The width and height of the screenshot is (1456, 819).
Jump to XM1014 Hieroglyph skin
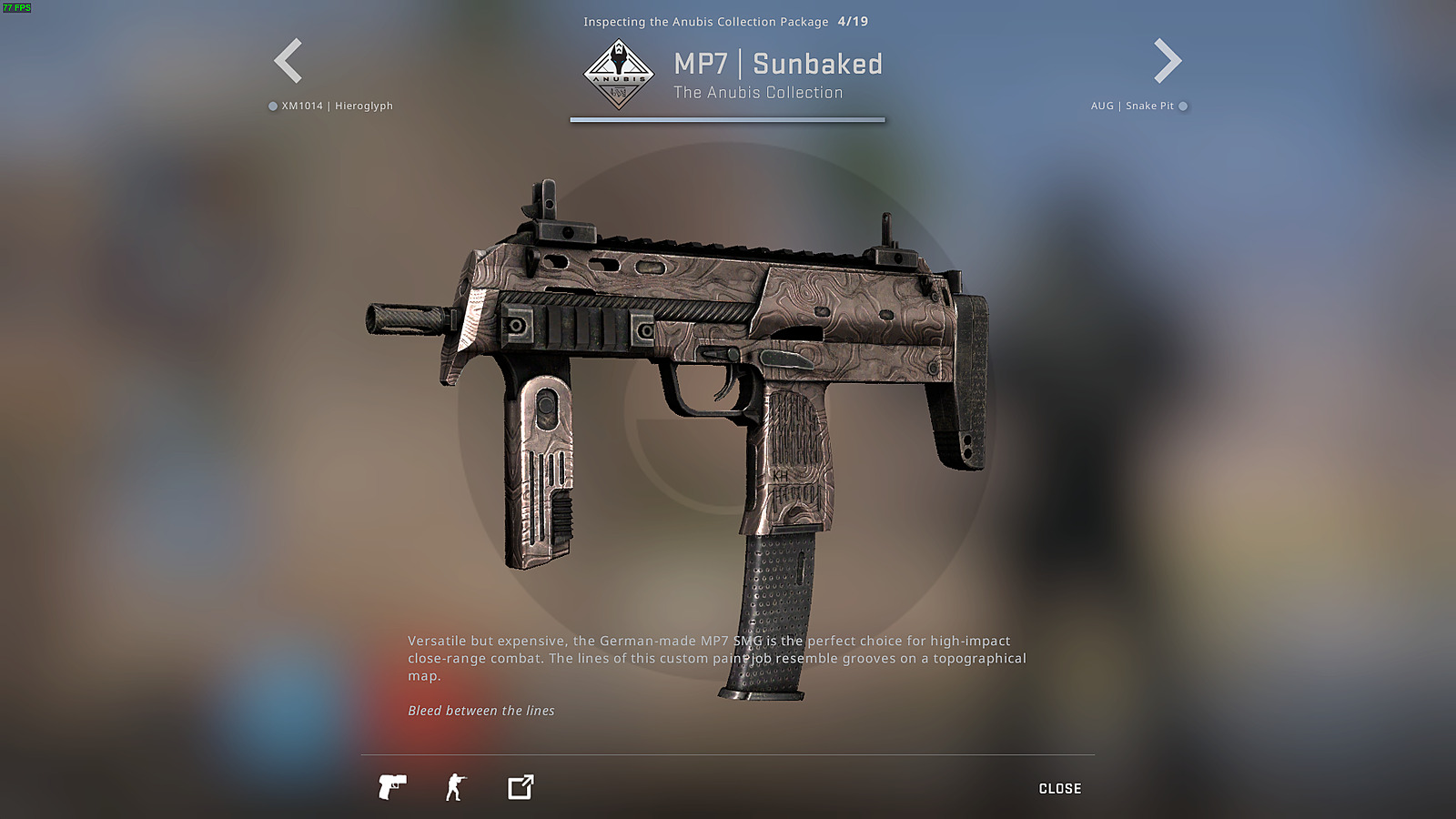click(331, 106)
